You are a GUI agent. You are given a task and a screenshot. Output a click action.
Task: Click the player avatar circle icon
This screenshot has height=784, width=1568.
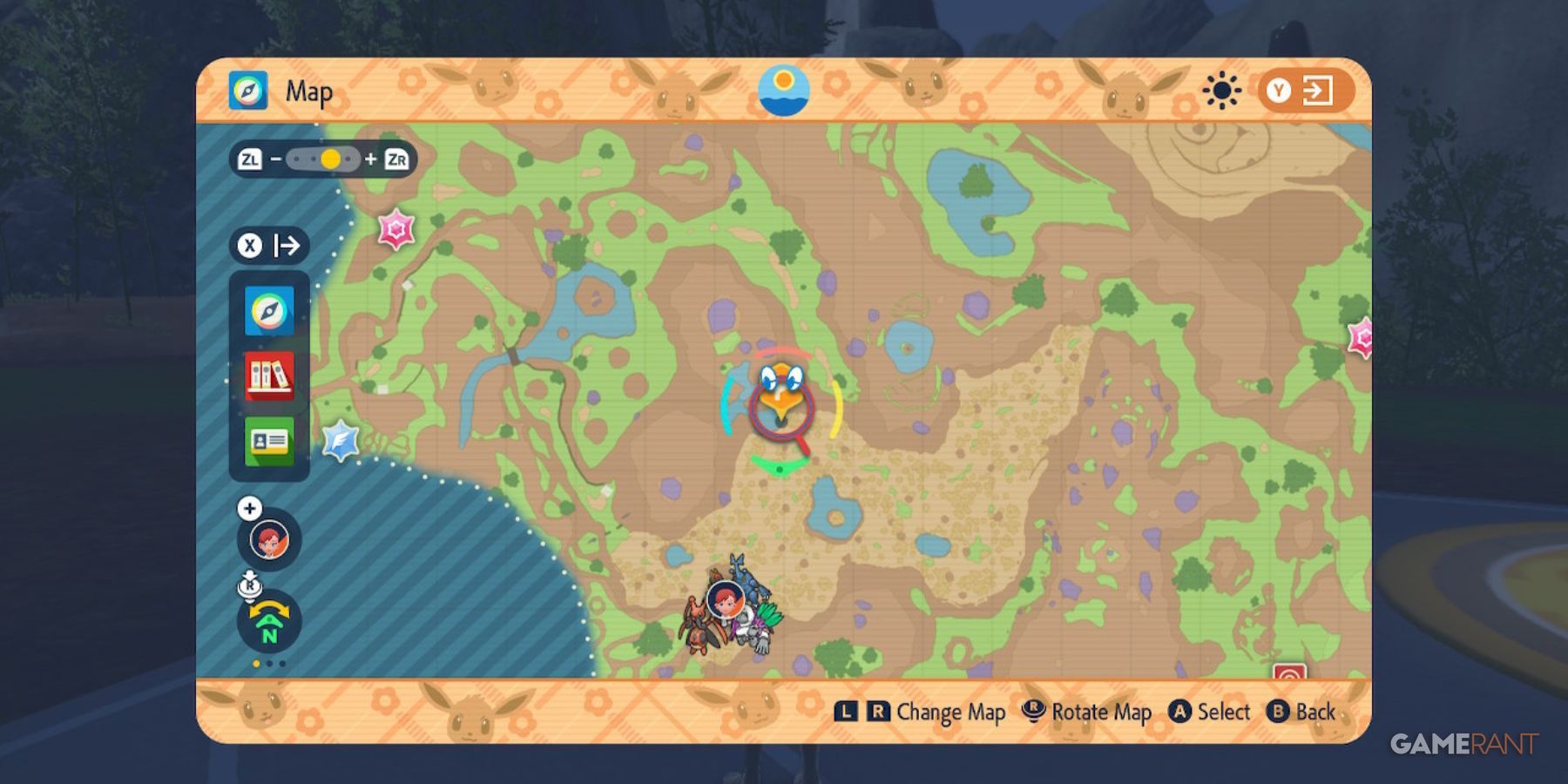point(268,539)
